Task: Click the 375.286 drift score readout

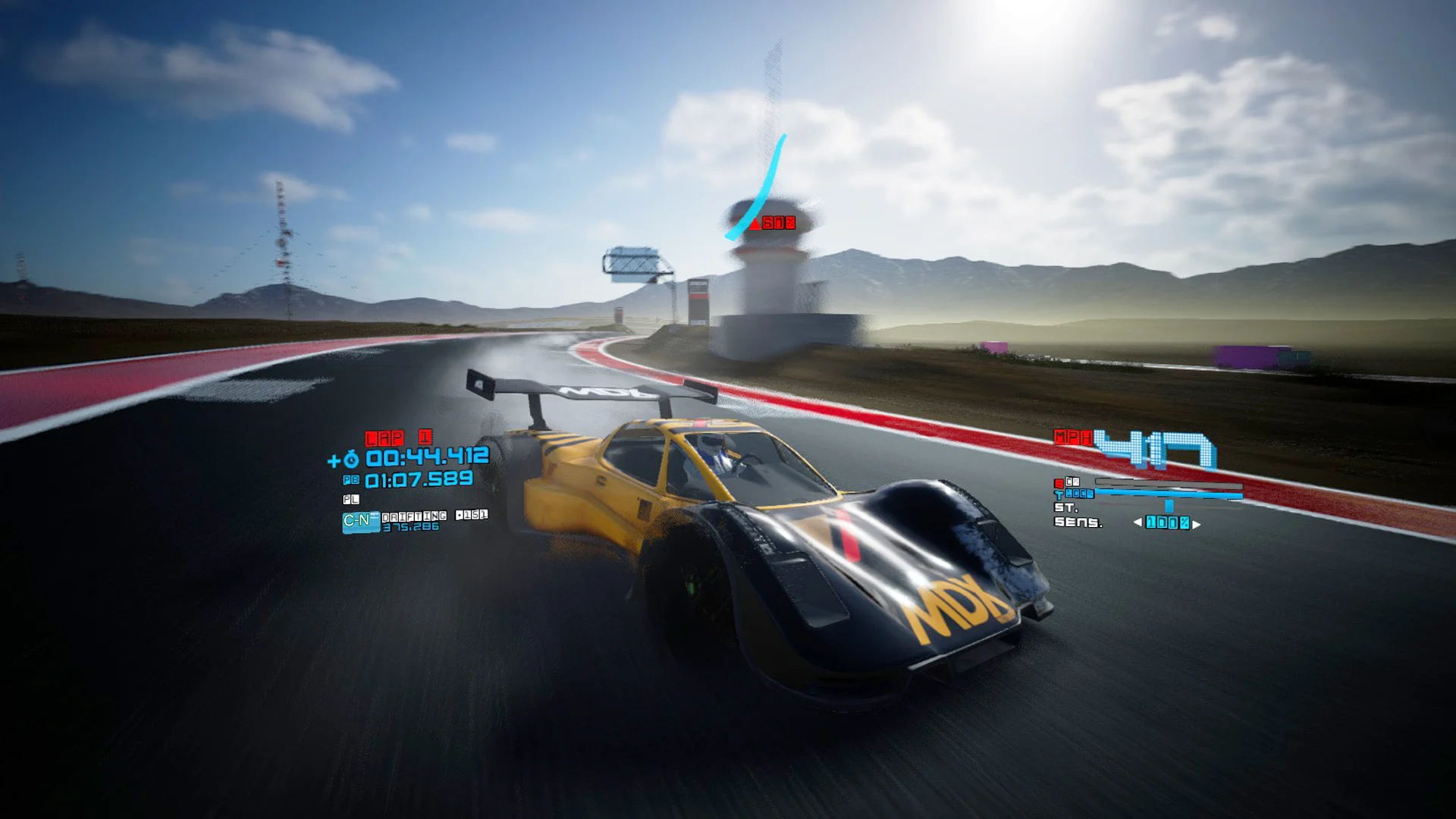Action: click(411, 527)
